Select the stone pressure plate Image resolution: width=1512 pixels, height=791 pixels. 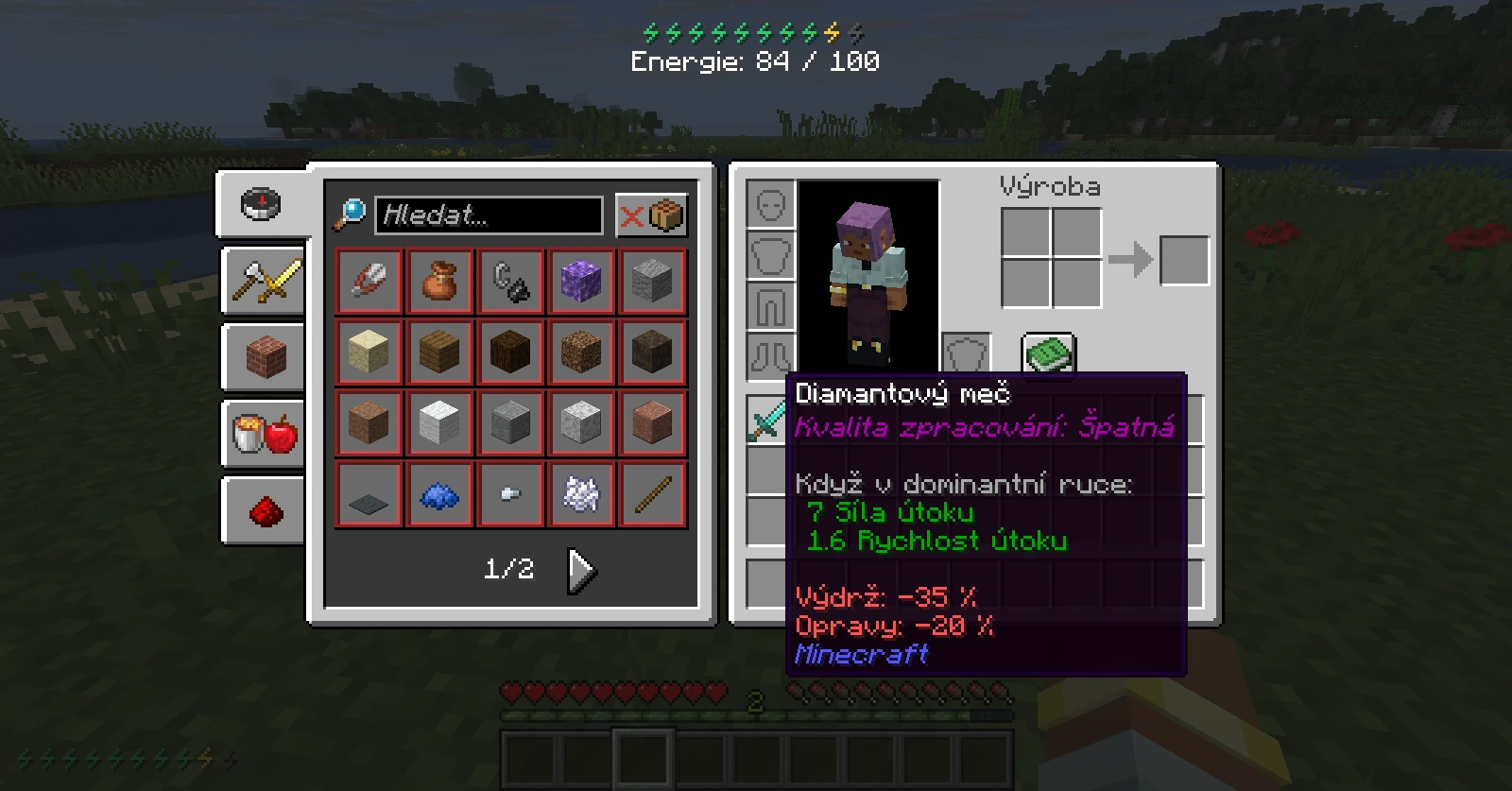tap(369, 493)
